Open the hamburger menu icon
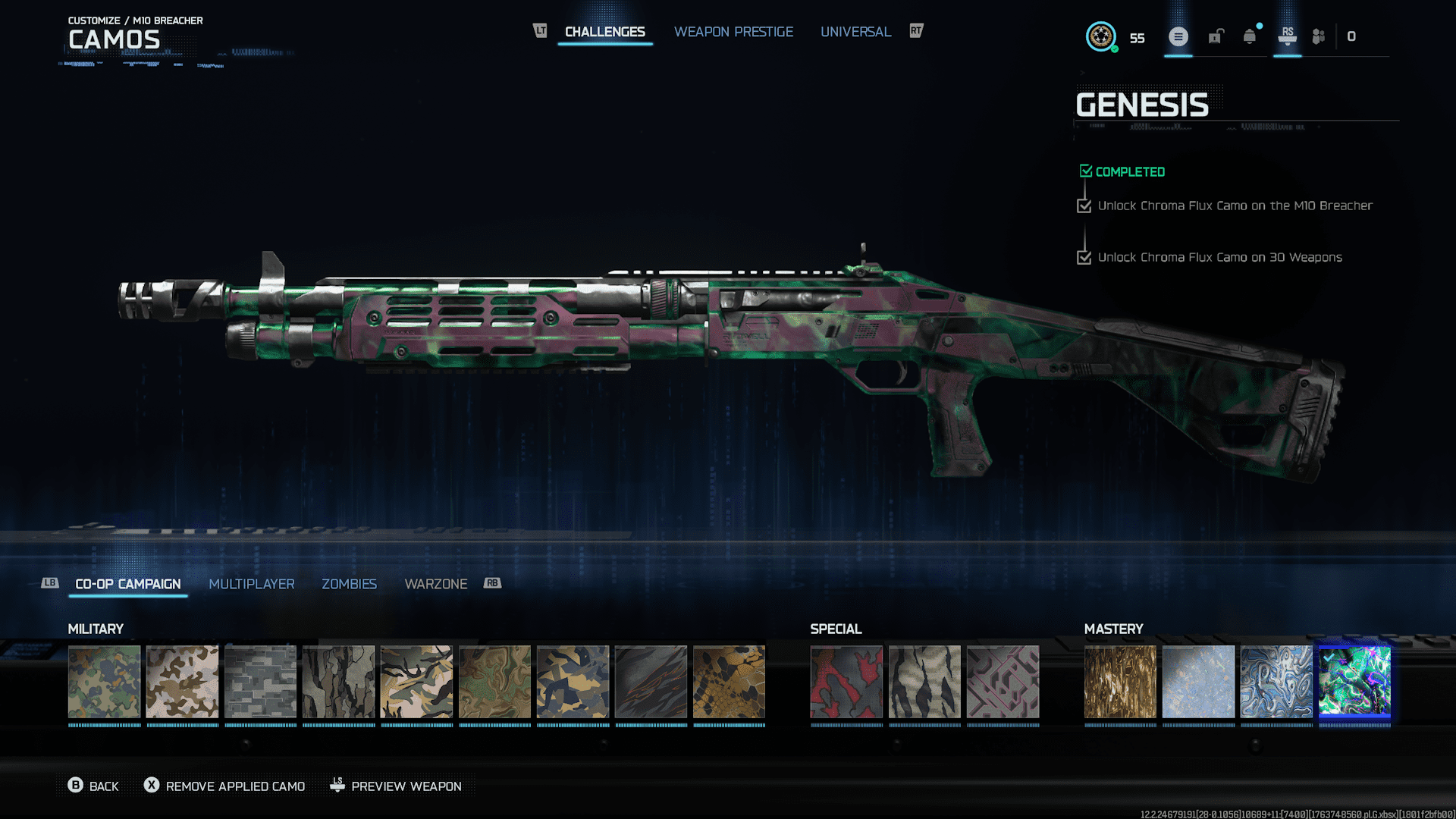The height and width of the screenshot is (819, 1456). click(x=1178, y=36)
